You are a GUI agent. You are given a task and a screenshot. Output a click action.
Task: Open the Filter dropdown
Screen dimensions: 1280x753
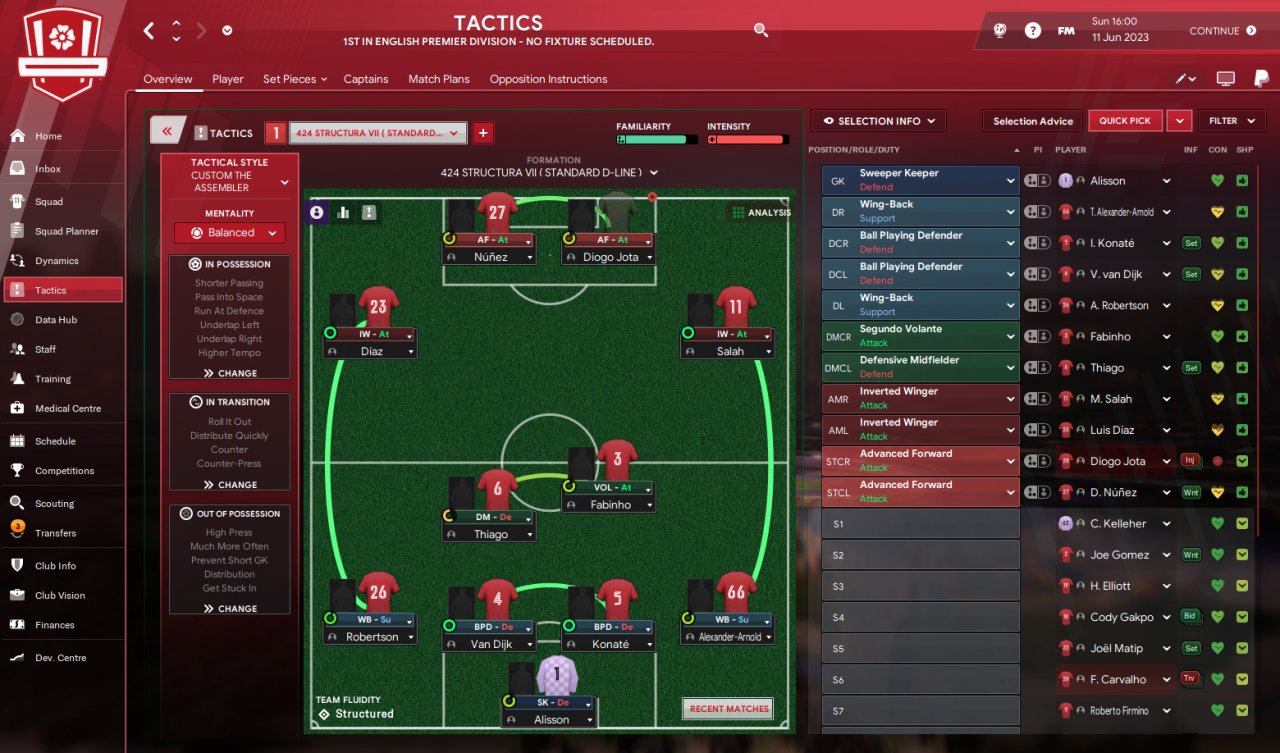[1230, 121]
